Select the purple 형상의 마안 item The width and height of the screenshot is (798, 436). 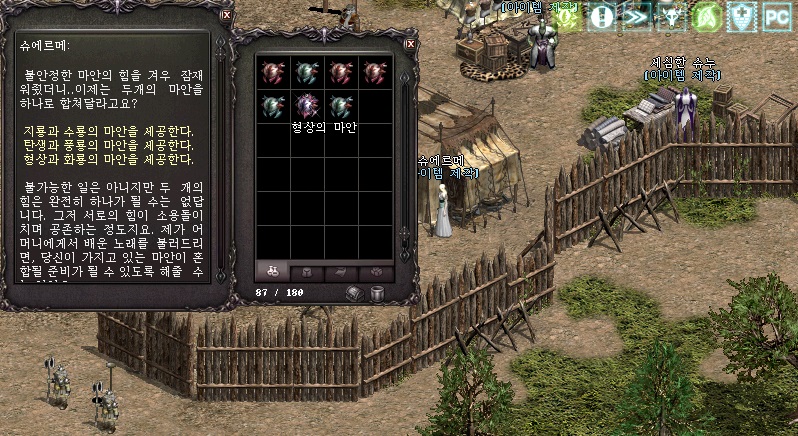coord(307,105)
